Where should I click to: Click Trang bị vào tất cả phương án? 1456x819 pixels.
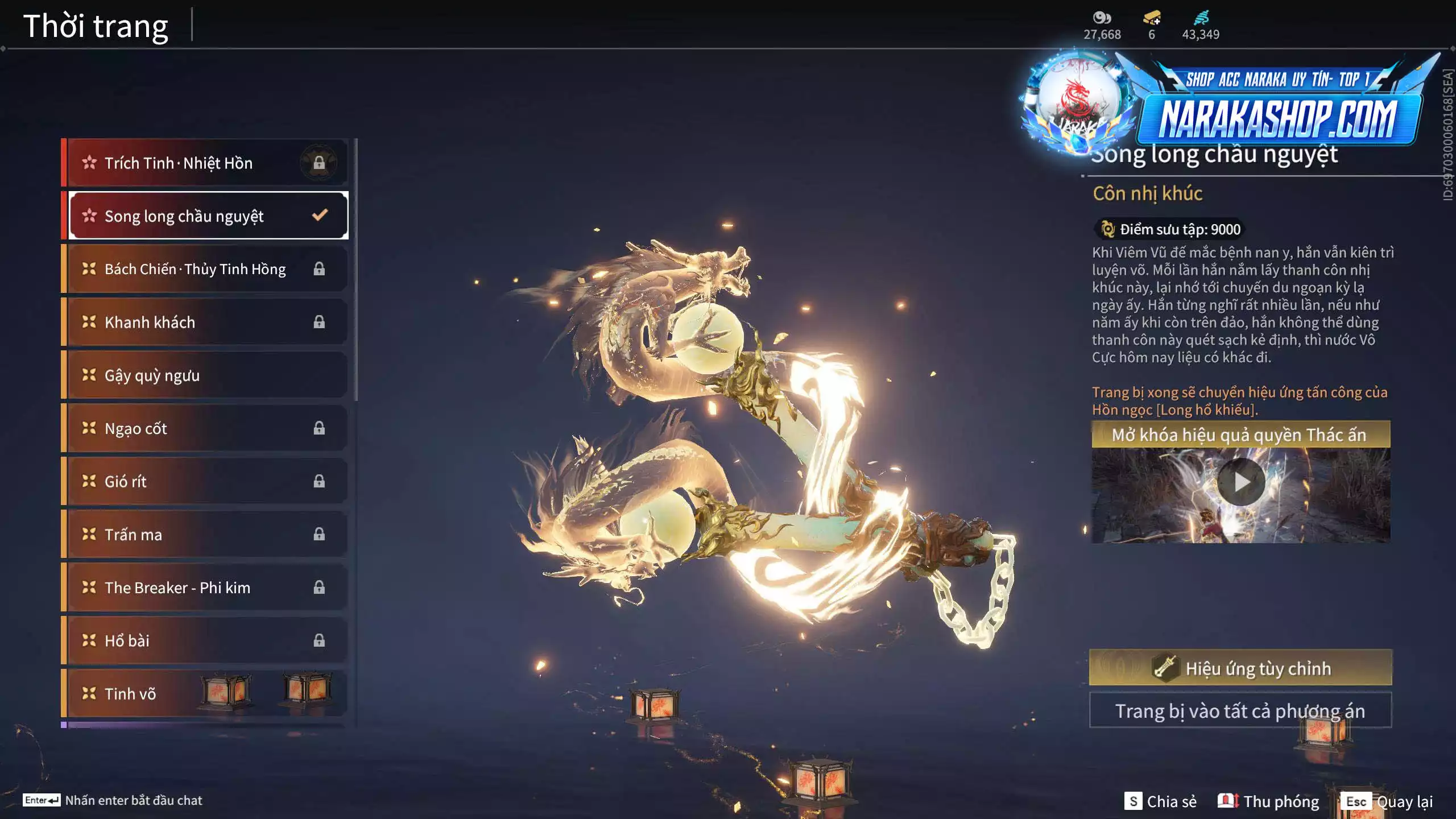(1240, 711)
